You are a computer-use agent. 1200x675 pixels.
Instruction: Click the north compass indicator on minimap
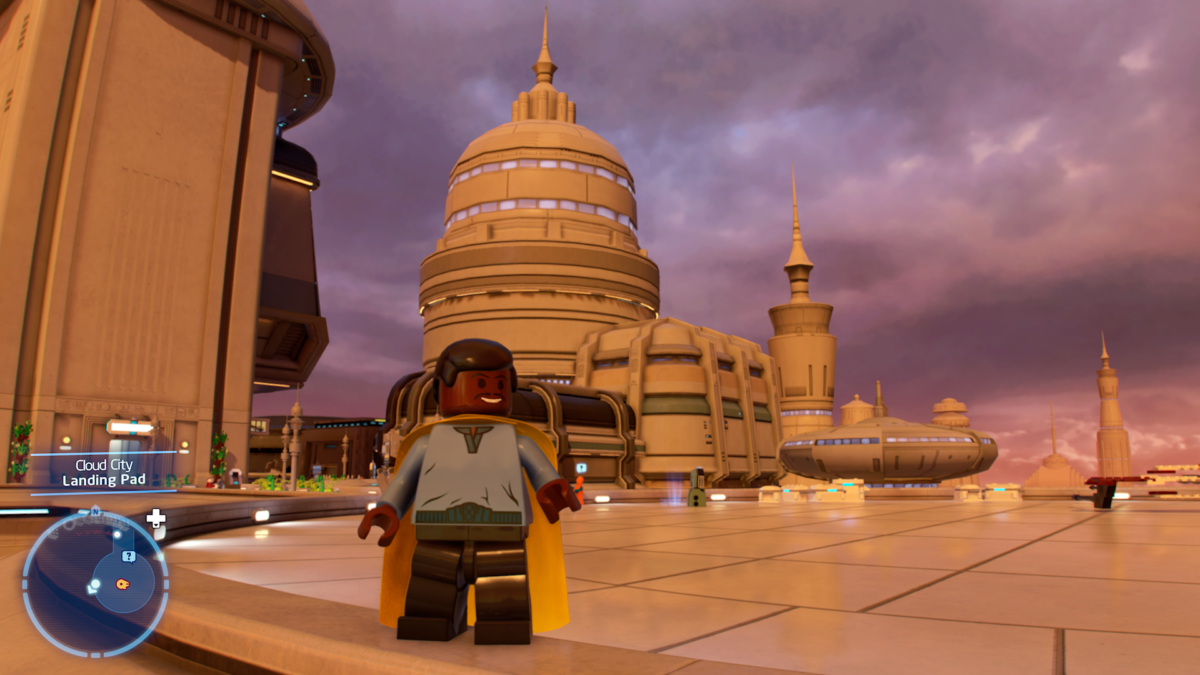[95, 511]
